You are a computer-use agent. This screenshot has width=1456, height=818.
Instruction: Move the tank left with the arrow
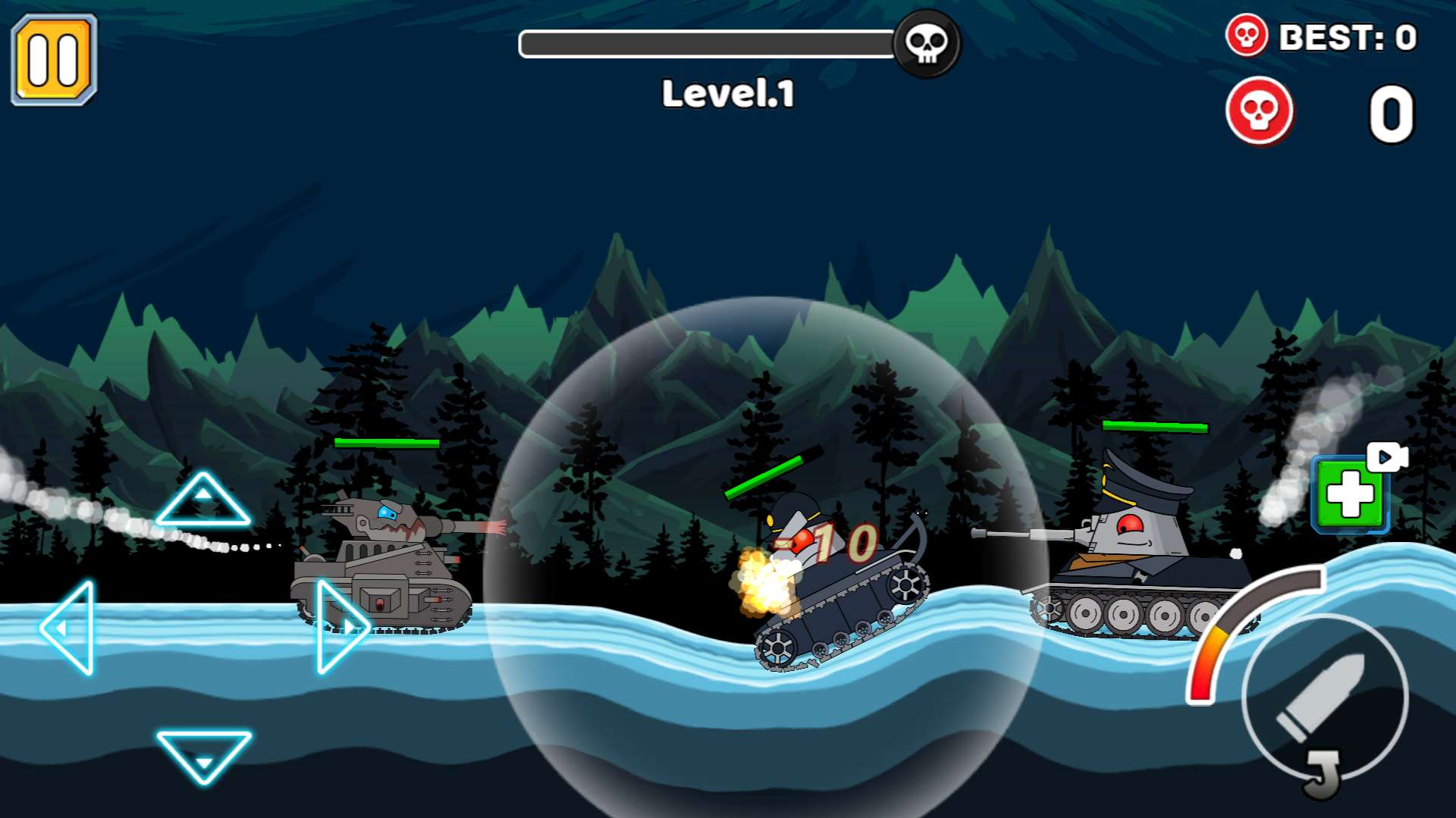[70, 628]
